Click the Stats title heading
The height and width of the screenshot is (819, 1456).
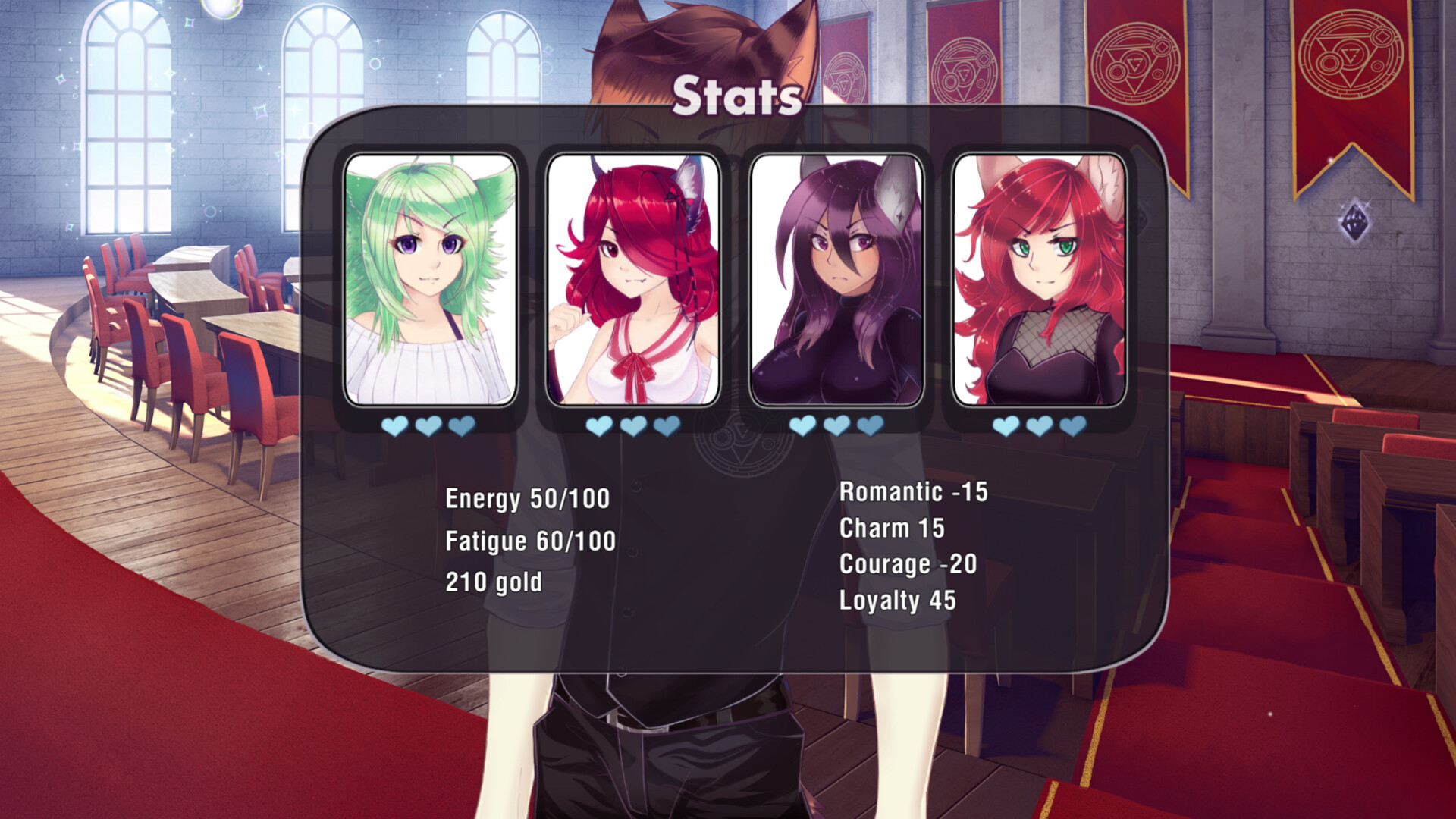coord(737,96)
